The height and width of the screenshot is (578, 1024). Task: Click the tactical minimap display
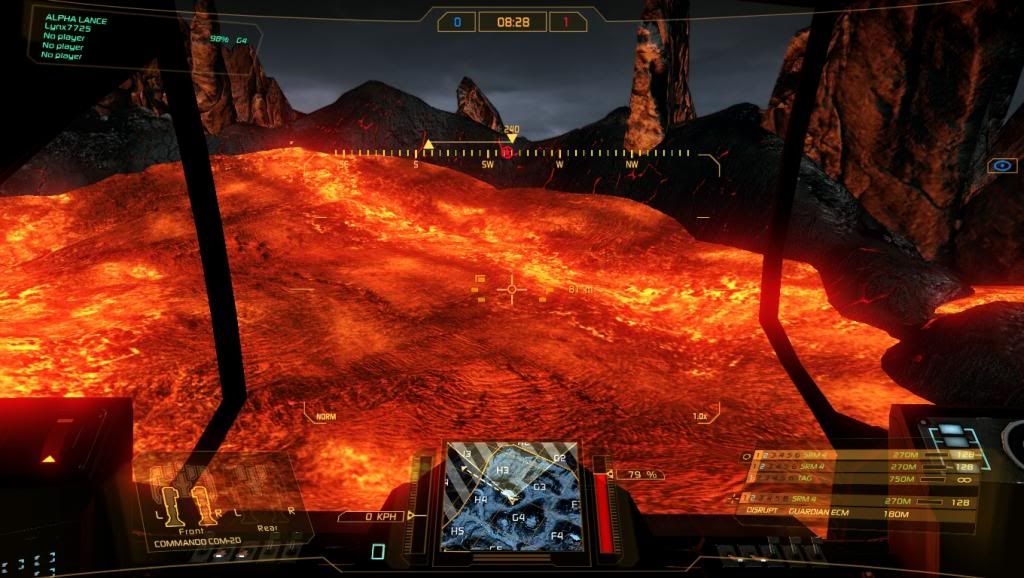510,497
